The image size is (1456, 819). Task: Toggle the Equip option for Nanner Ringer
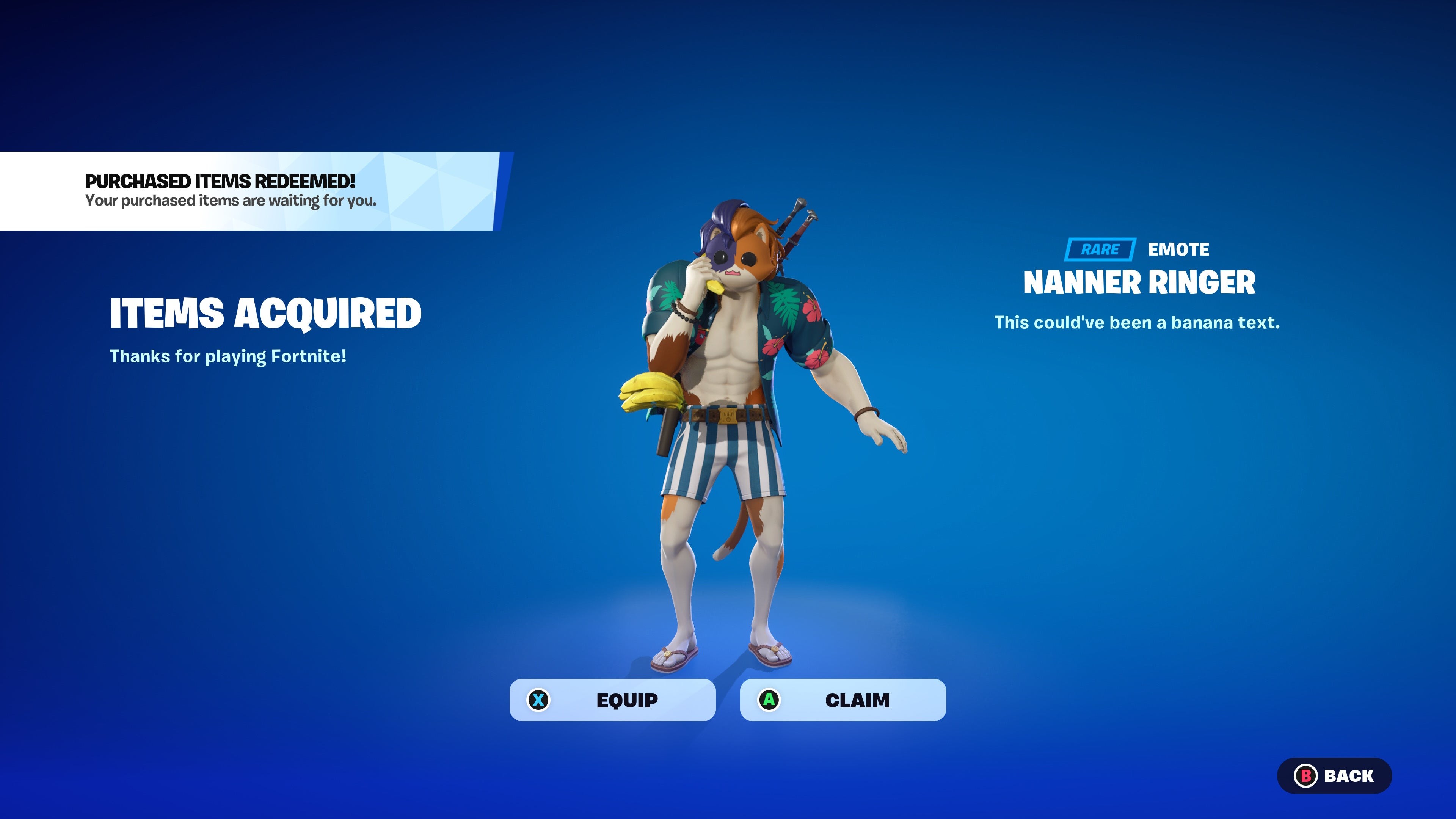[612, 700]
